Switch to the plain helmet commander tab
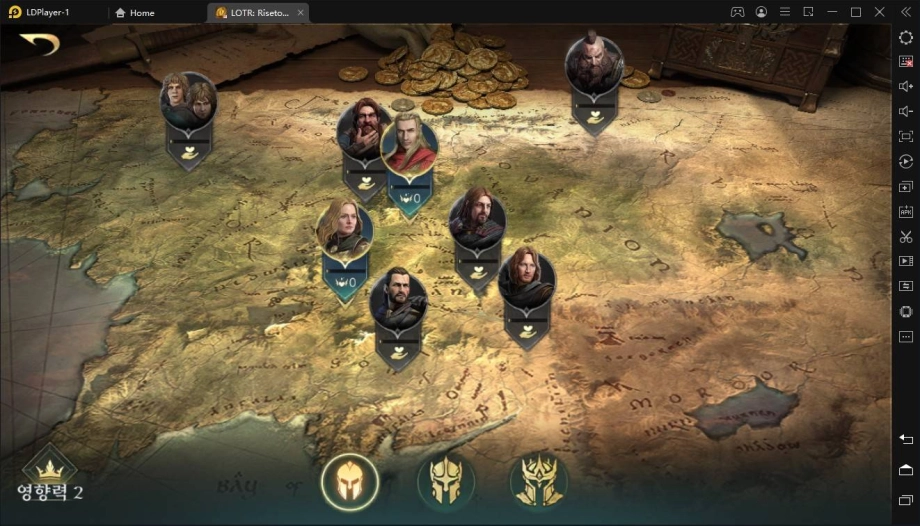920x526 pixels. [350, 482]
